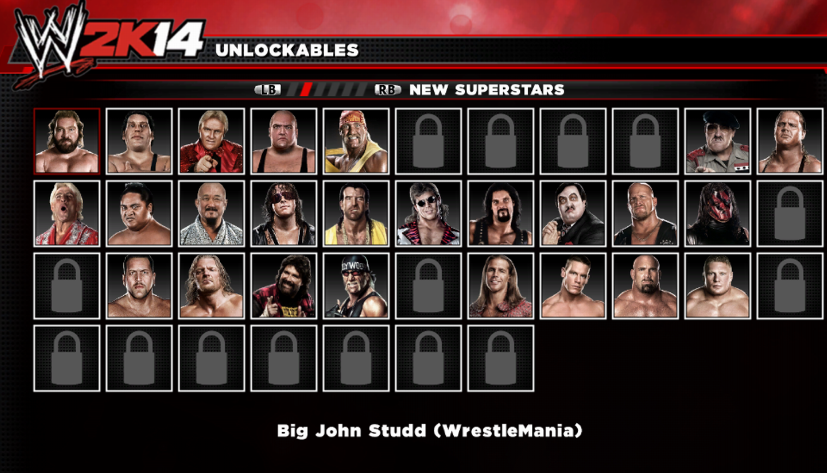This screenshot has width=827, height=473.
Task: Choose pale-faced Paul Bearer portrait
Action: [573, 213]
